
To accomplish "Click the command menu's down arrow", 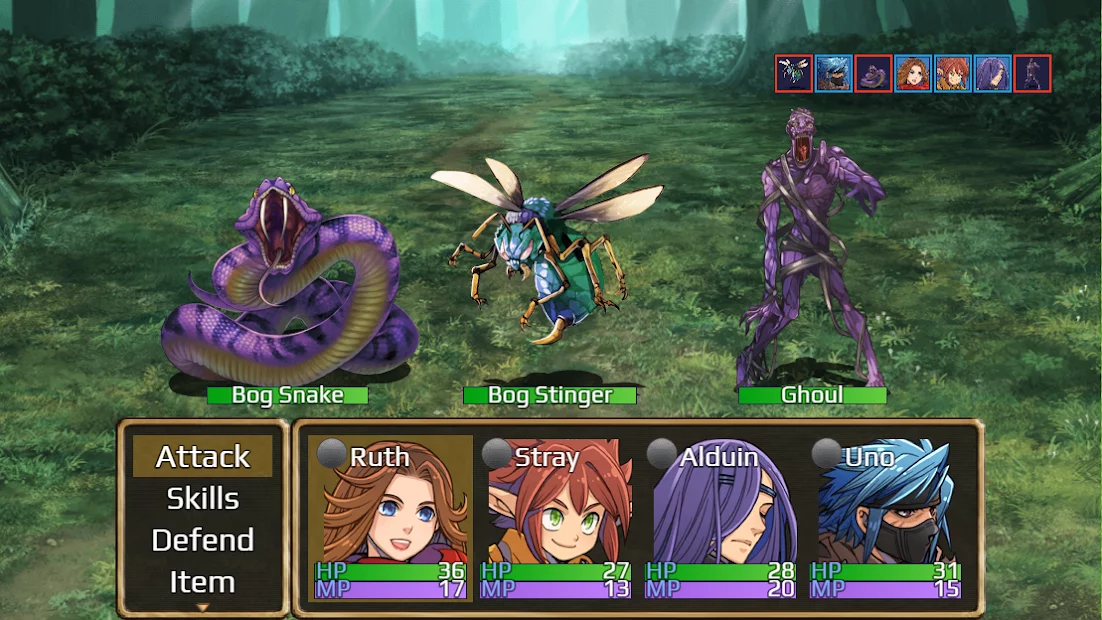I will 202,607.
